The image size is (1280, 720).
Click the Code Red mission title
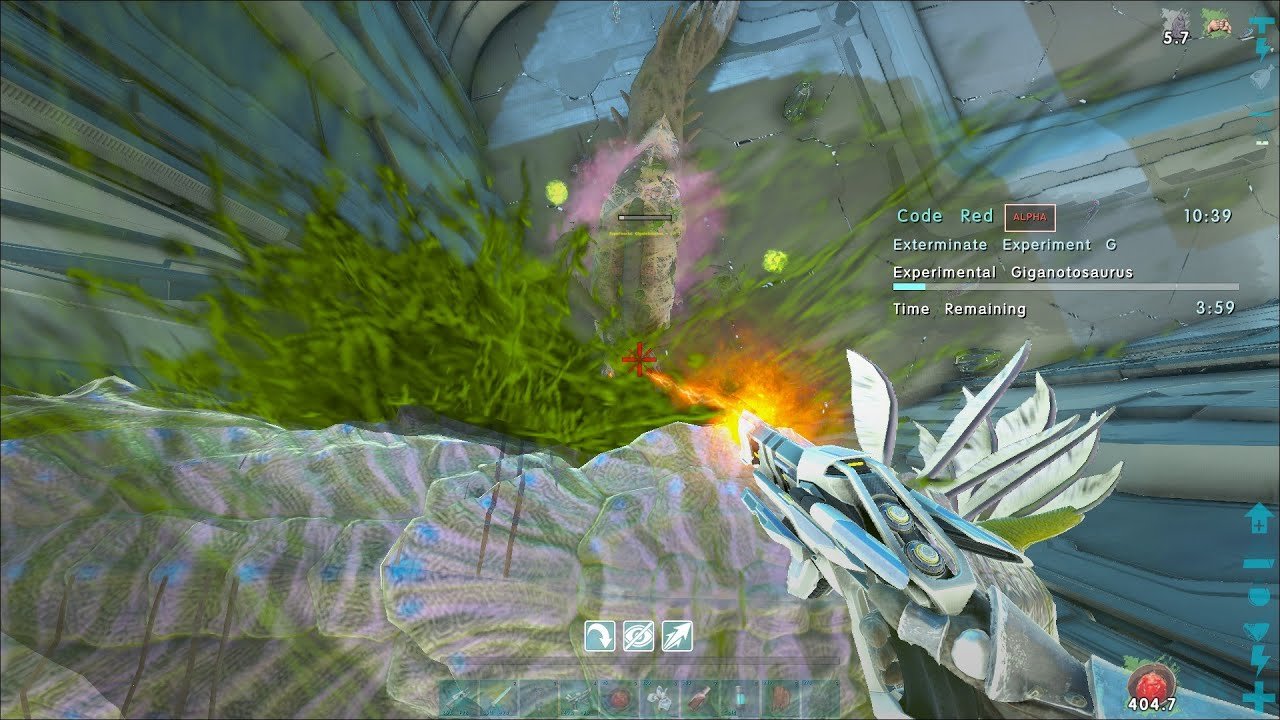[944, 216]
